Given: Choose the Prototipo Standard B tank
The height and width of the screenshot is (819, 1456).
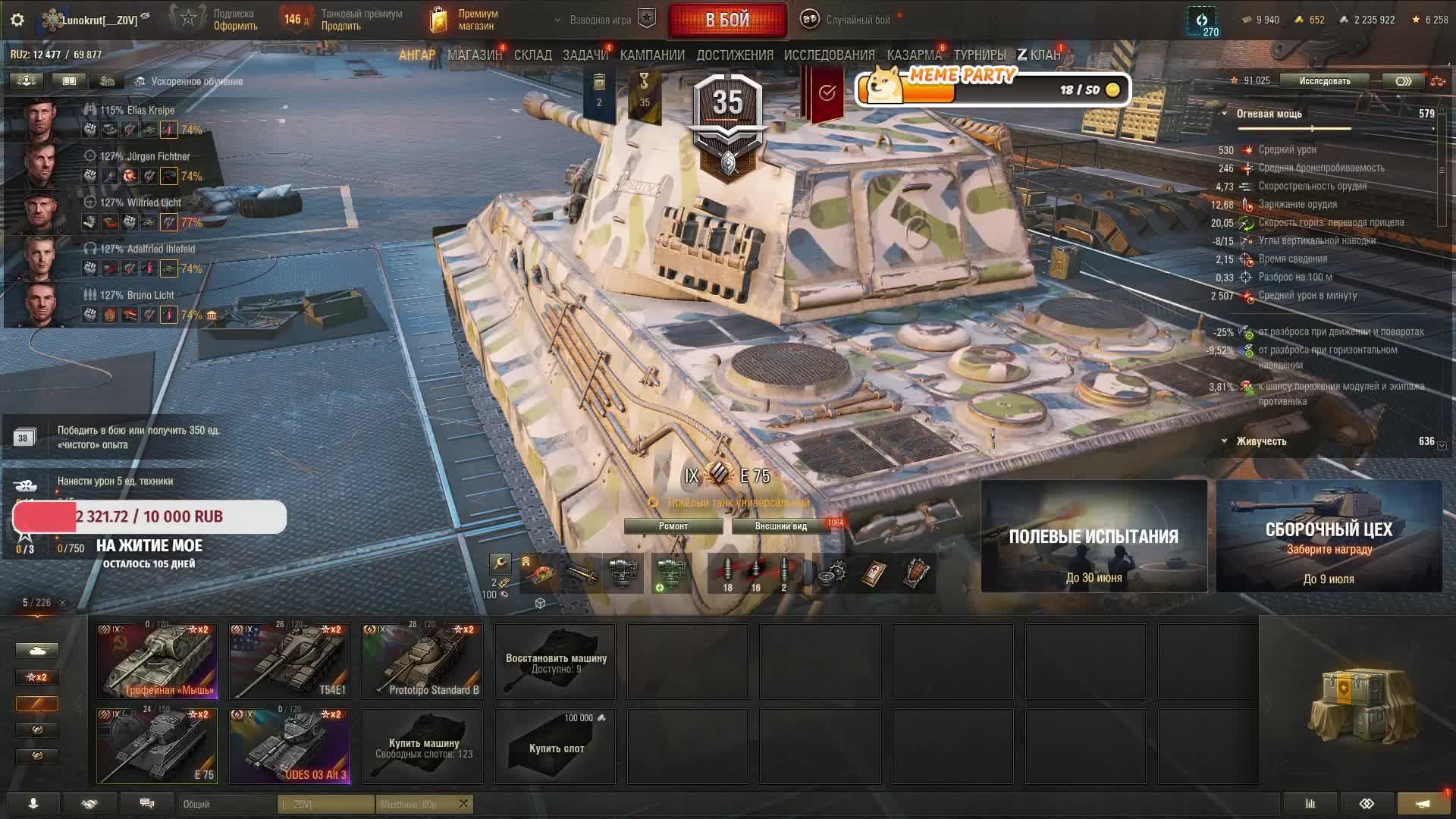Looking at the screenshot, I should [422, 661].
